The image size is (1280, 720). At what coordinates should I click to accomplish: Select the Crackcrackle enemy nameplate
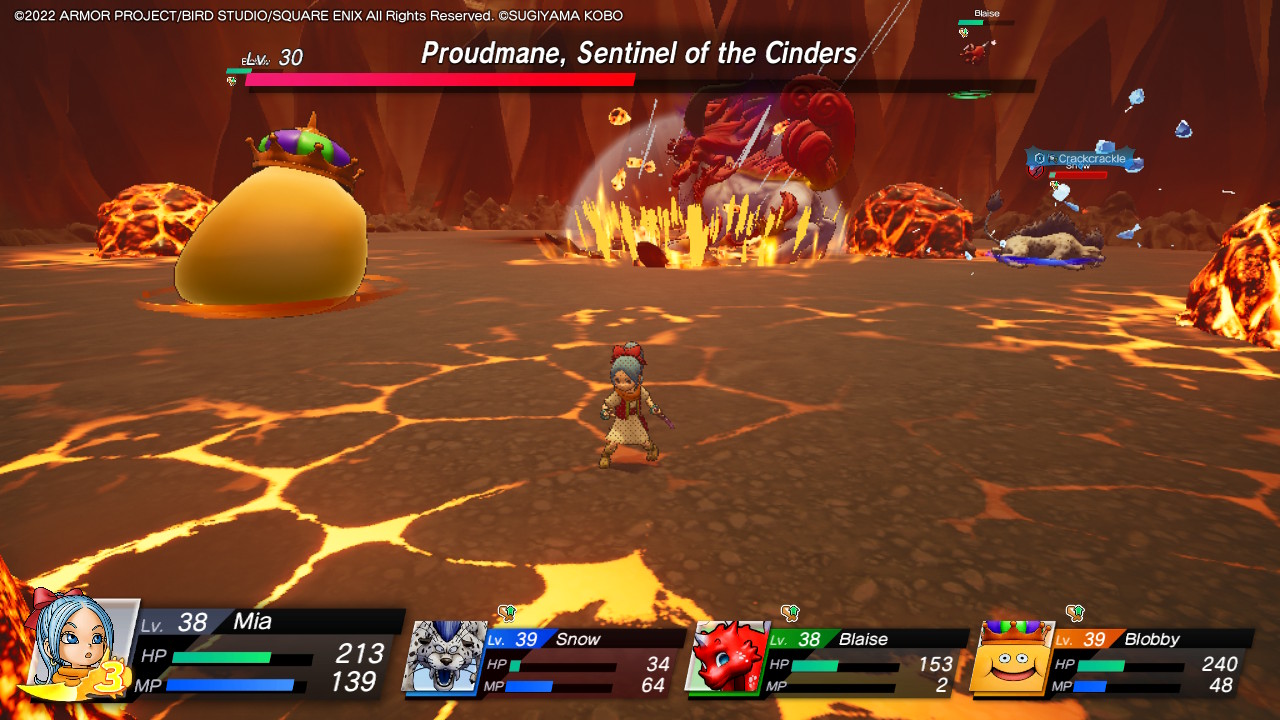tap(1092, 159)
